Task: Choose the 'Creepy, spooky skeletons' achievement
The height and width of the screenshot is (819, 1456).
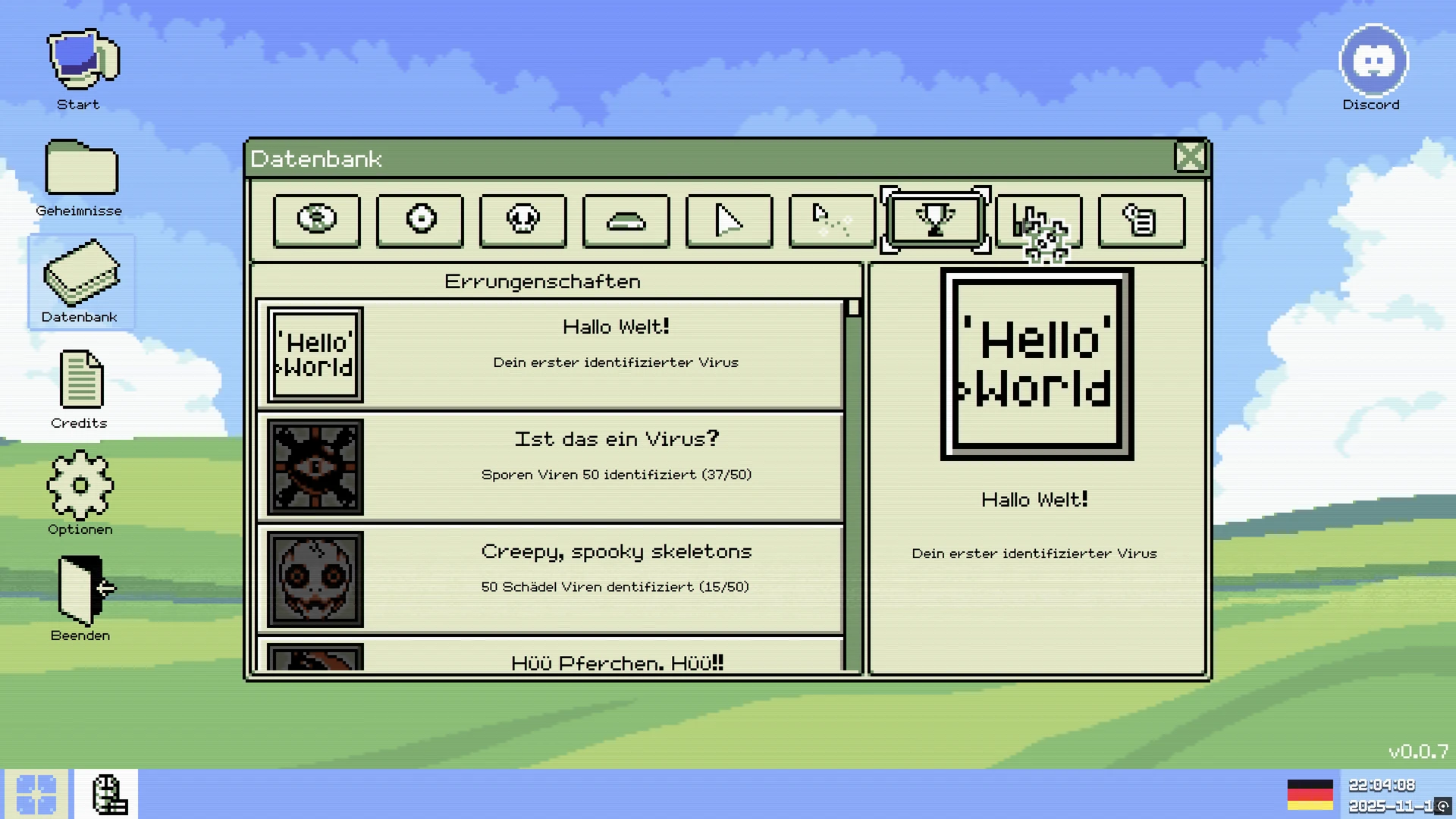Action: (x=551, y=579)
